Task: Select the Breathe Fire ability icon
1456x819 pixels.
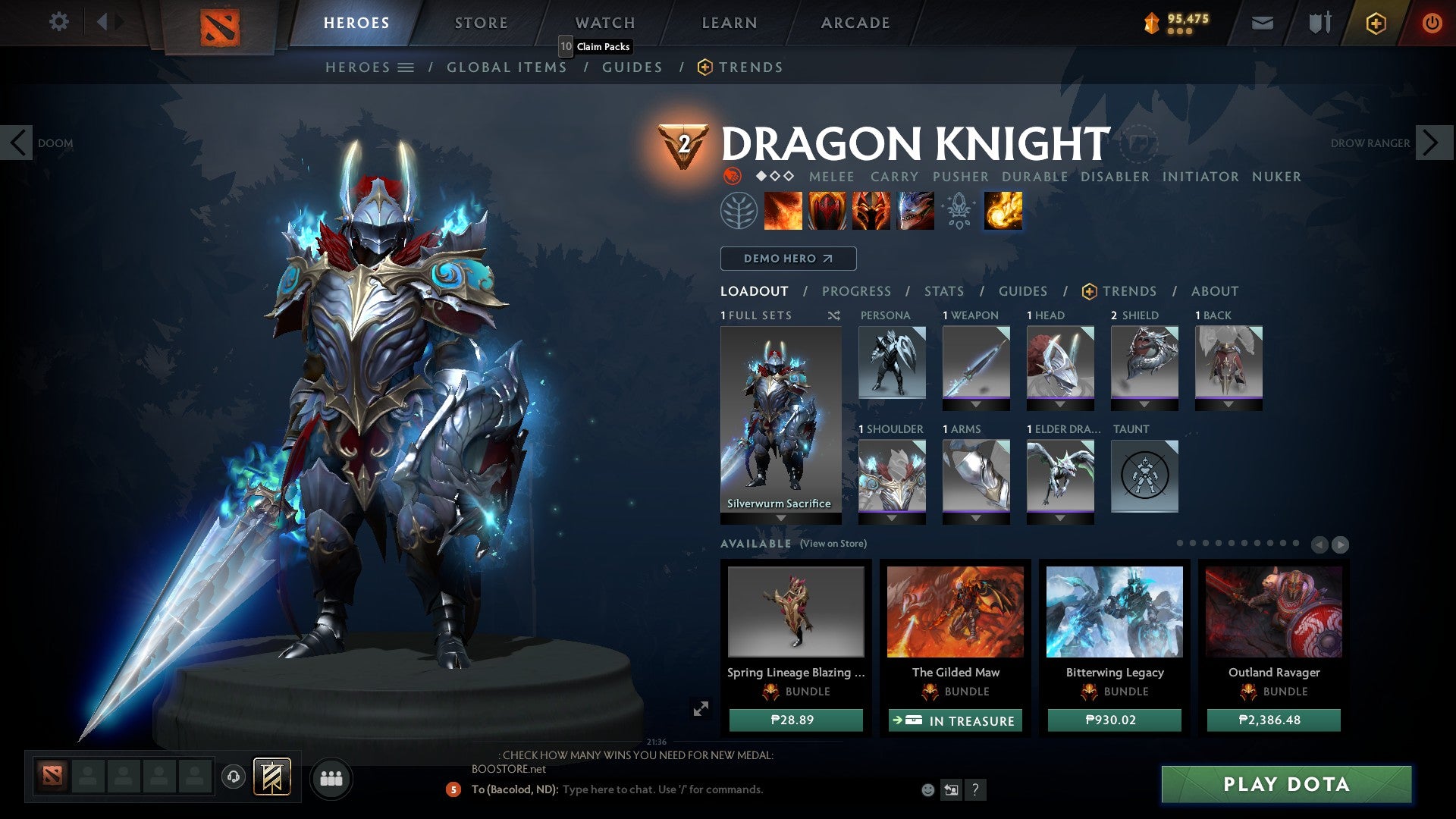Action: click(x=783, y=211)
